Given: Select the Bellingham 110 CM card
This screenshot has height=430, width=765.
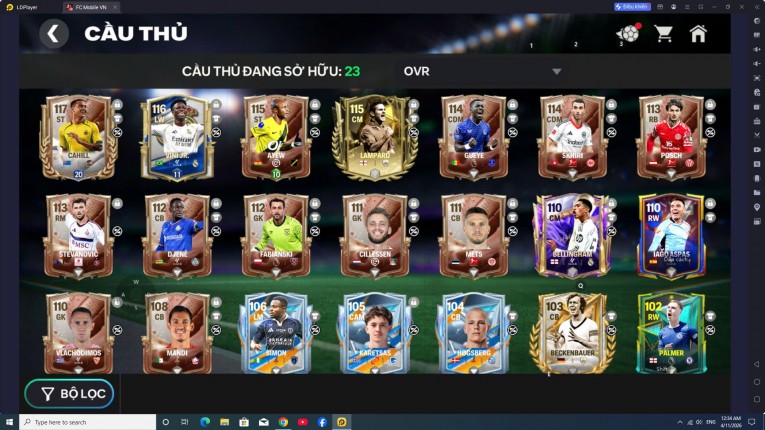Looking at the screenshot, I should pos(571,236).
